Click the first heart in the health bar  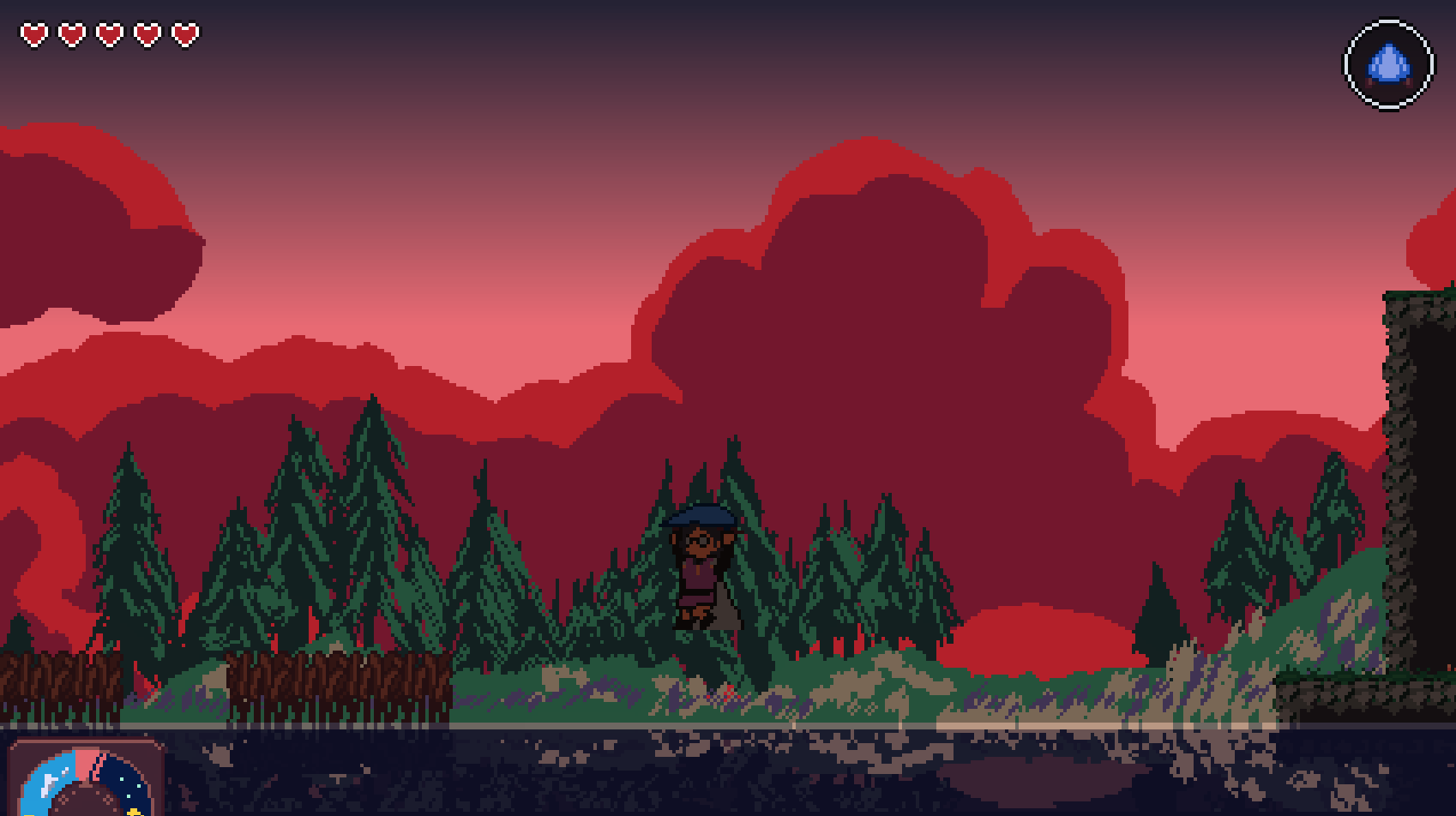click(34, 35)
